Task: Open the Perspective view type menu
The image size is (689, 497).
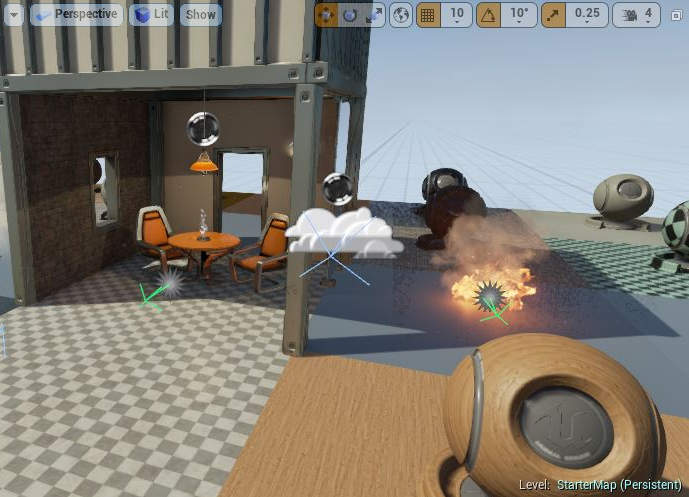Action: 76,15
